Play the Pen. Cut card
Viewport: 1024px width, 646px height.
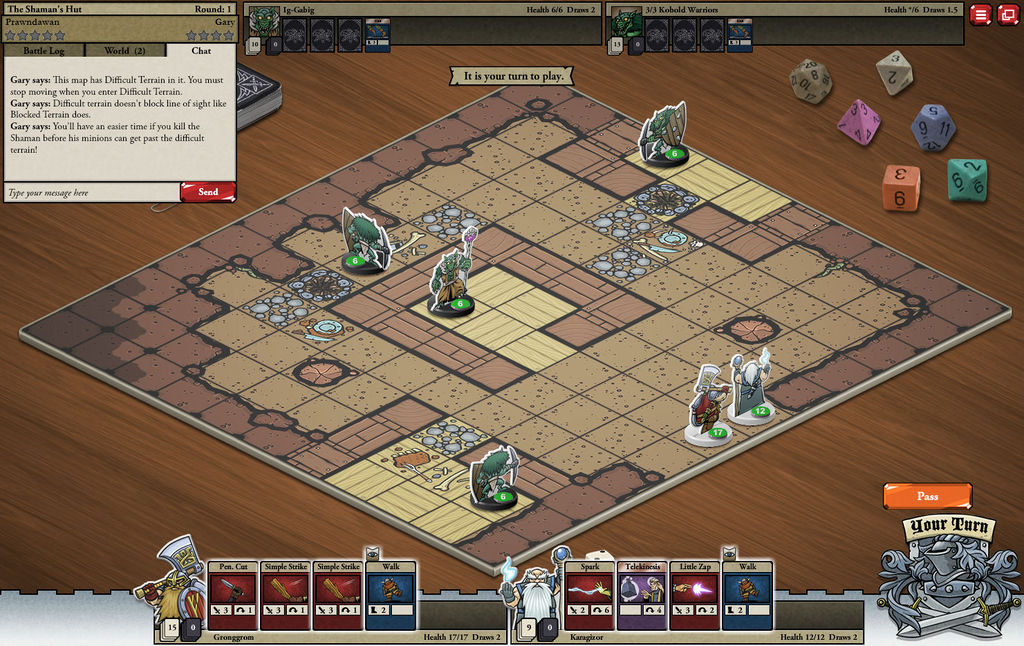232,596
